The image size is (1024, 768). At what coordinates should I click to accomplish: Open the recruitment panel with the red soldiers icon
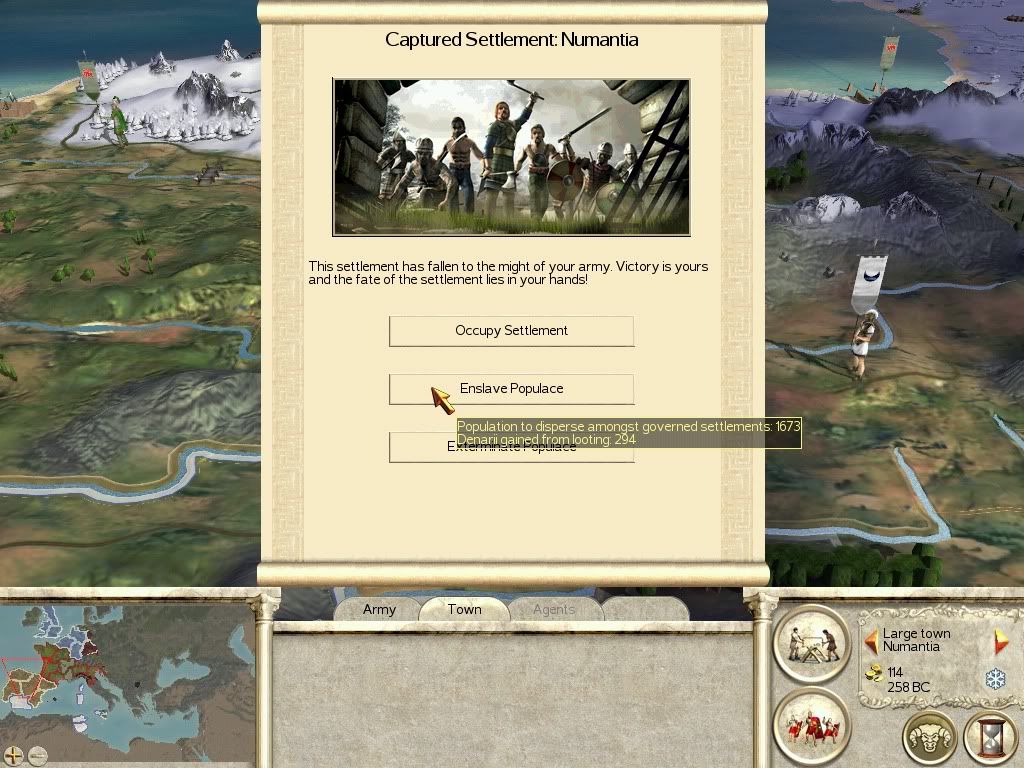[x=811, y=724]
